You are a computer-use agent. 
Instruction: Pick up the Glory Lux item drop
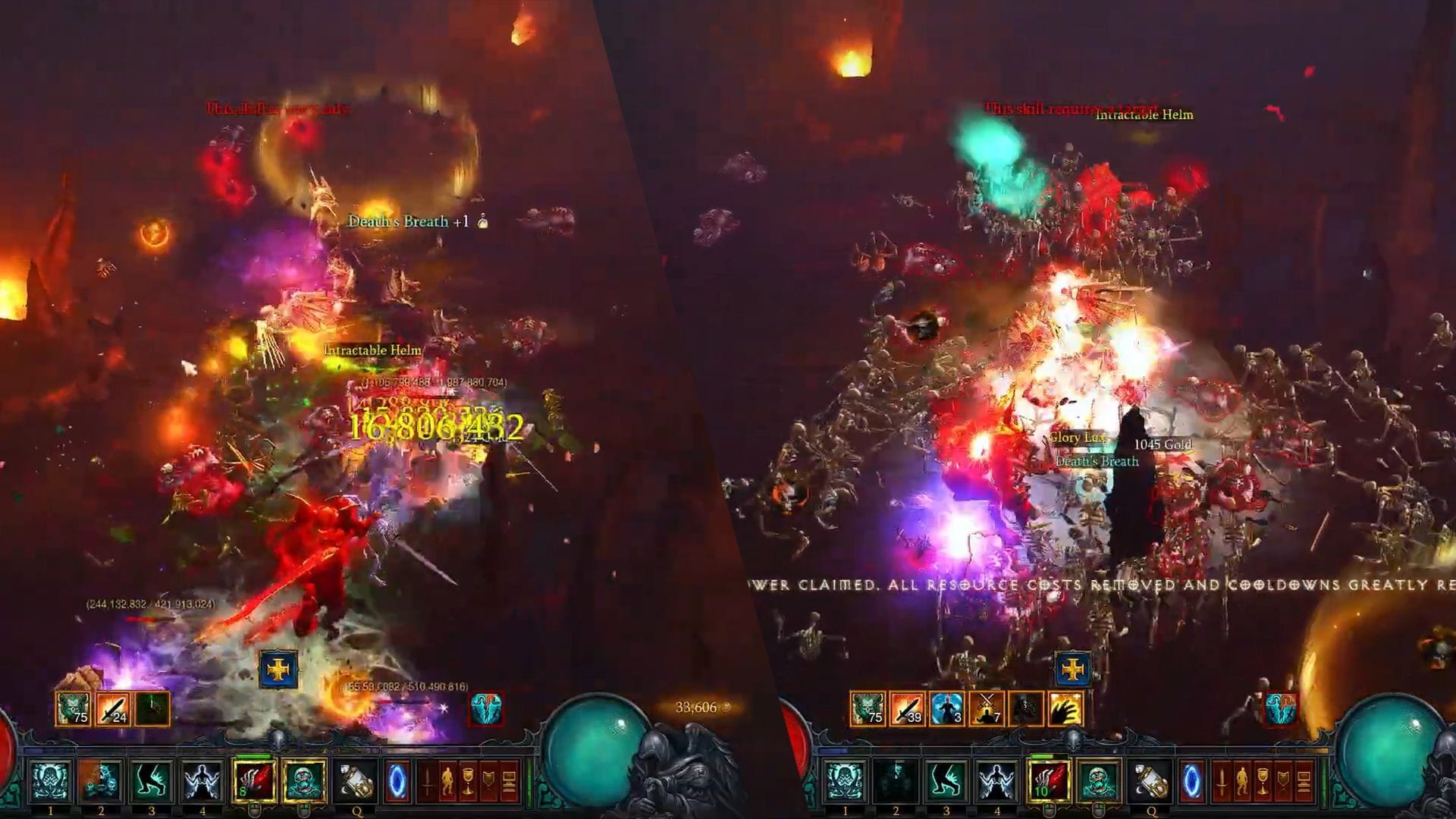tap(1078, 438)
